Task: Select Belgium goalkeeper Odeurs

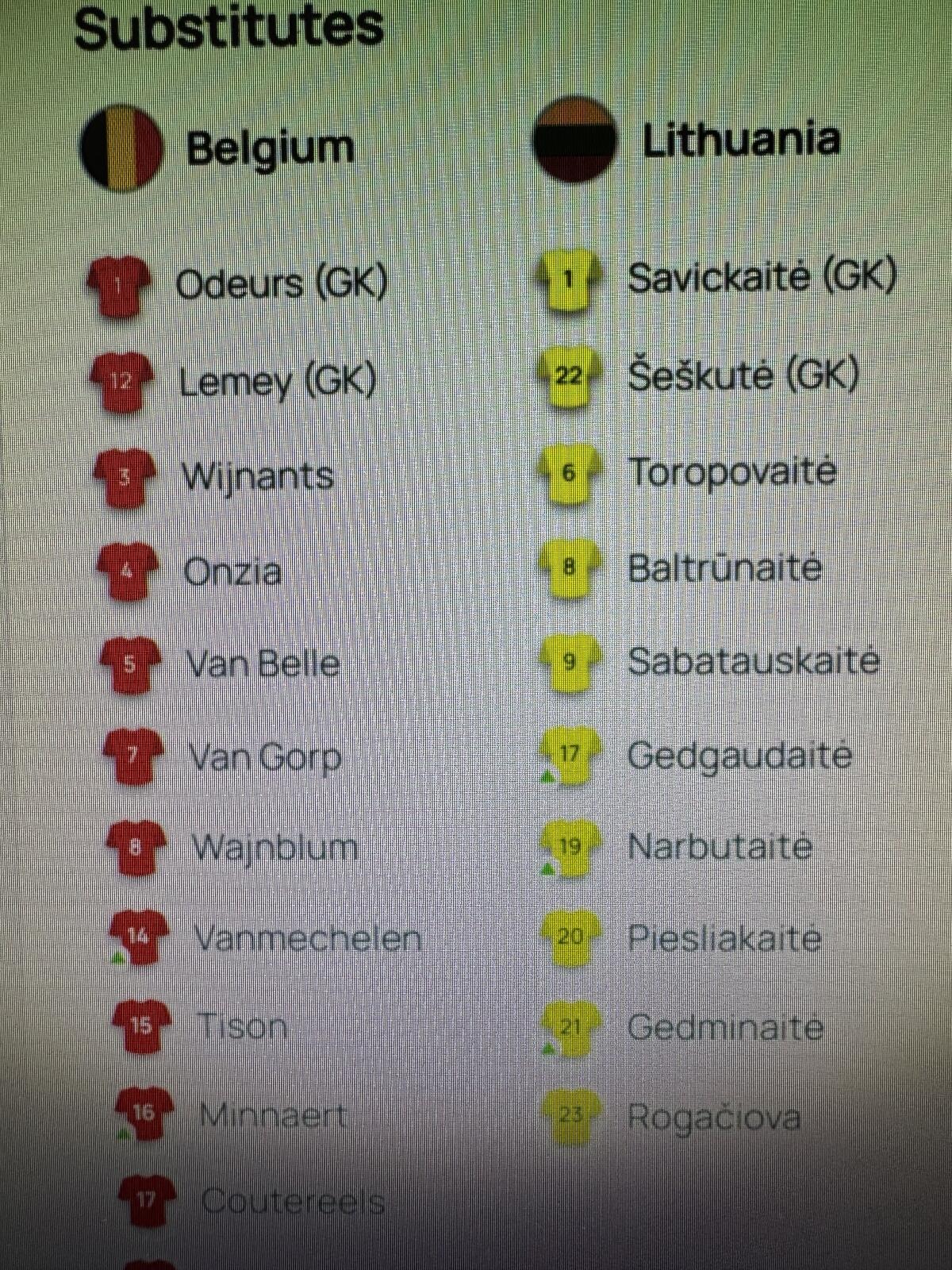Action: 280,284
